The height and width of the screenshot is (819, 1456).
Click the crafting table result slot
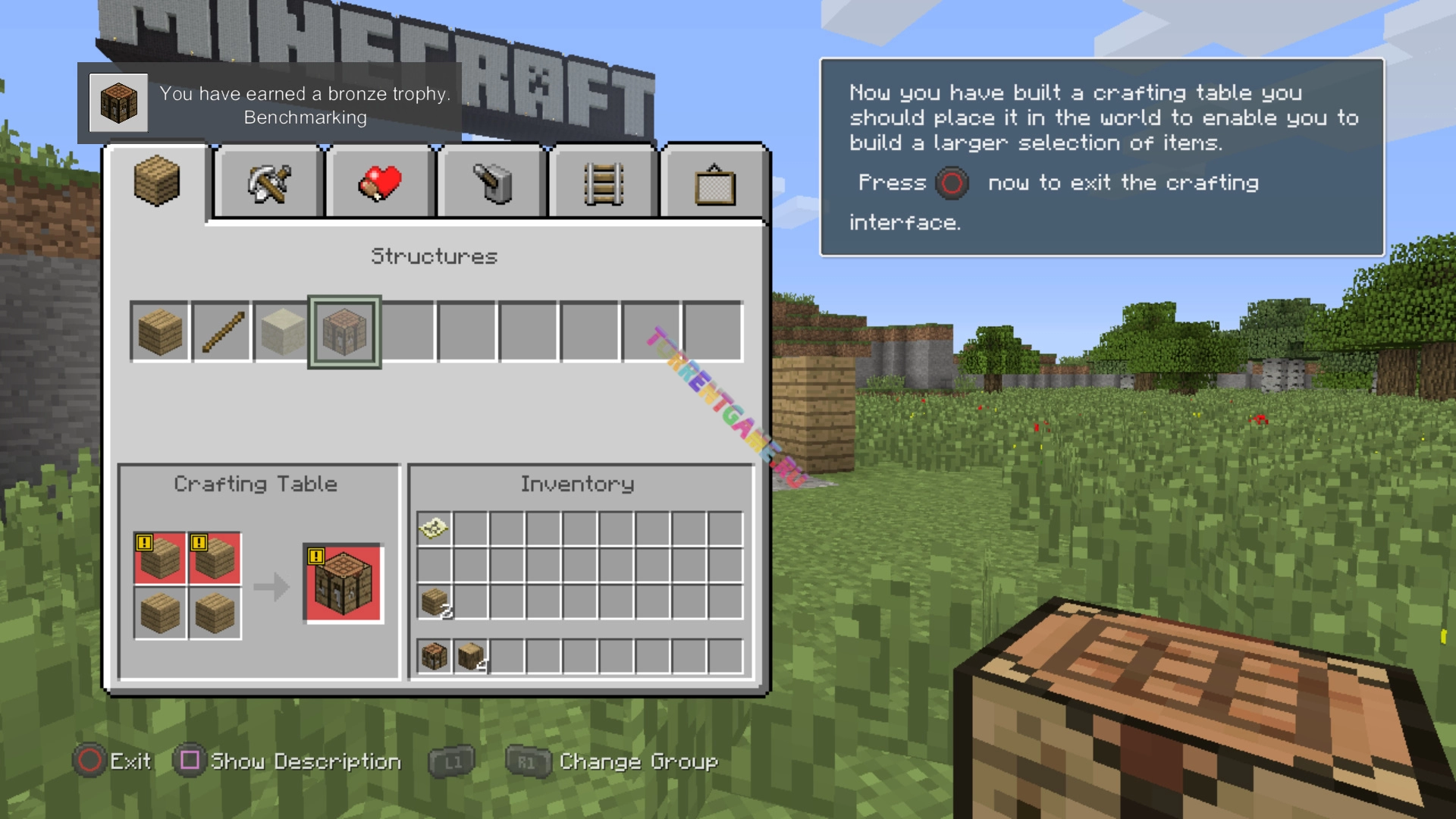pyautogui.click(x=344, y=584)
